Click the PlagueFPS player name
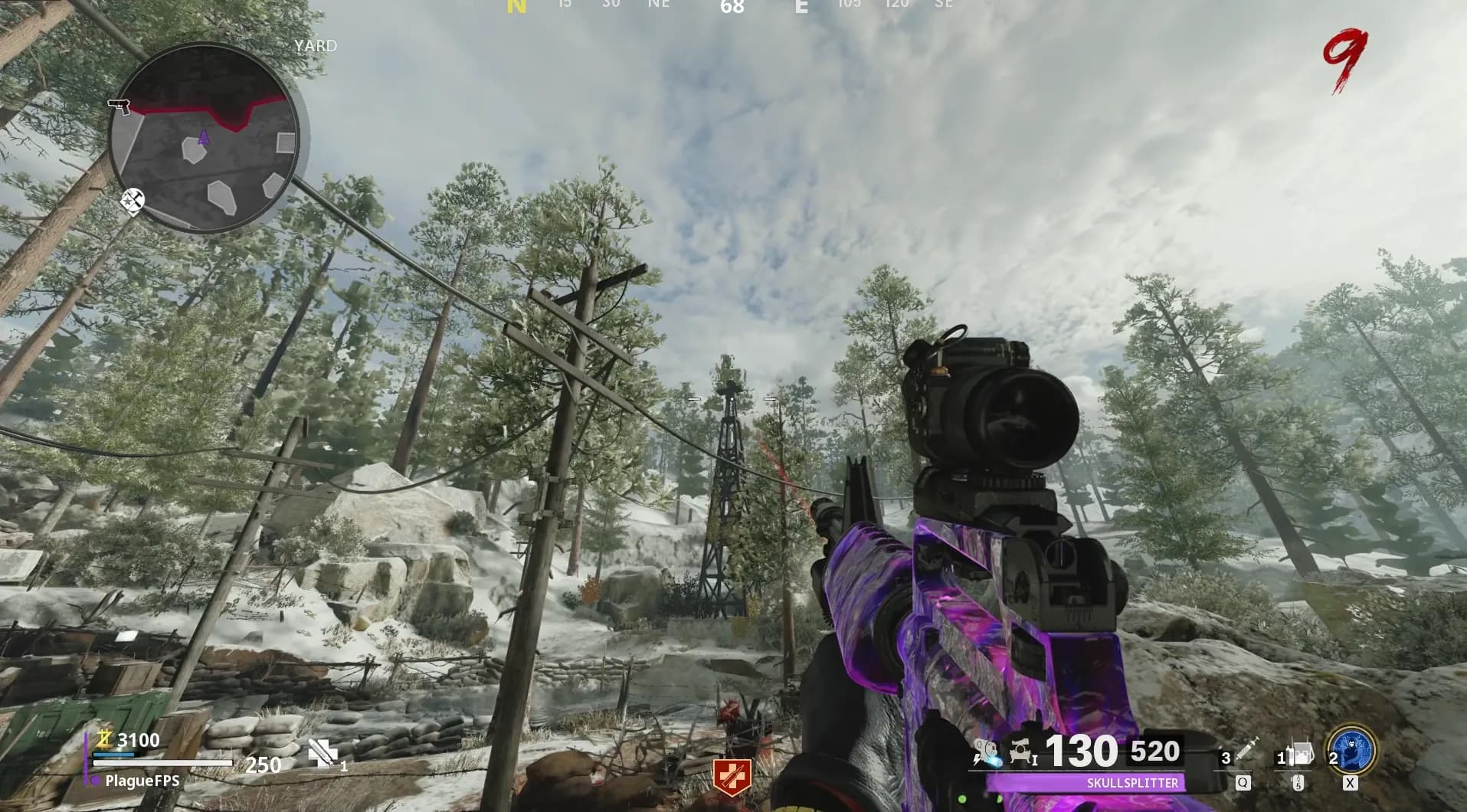1467x812 pixels. [x=142, y=781]
